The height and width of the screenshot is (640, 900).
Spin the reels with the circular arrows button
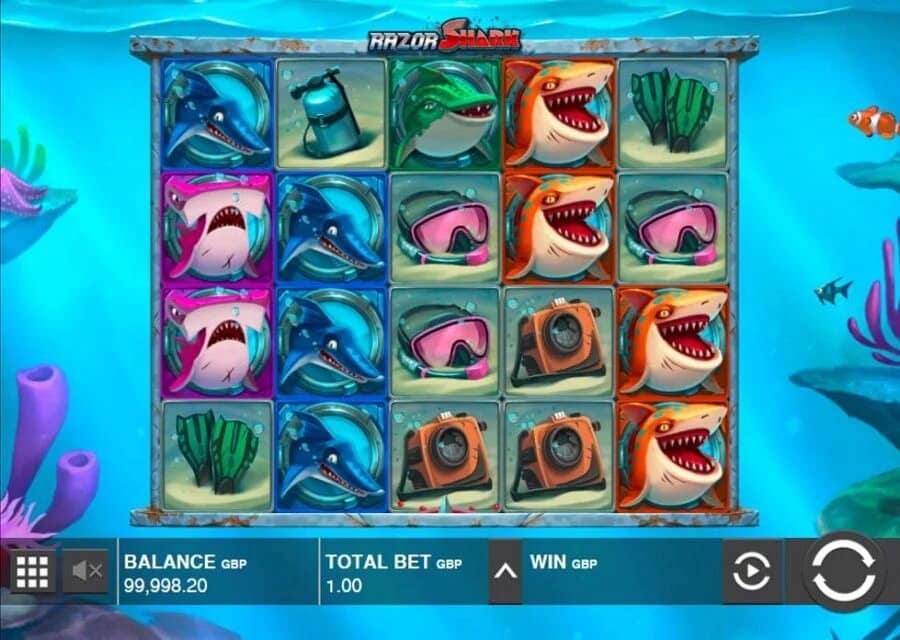point(844,572)
